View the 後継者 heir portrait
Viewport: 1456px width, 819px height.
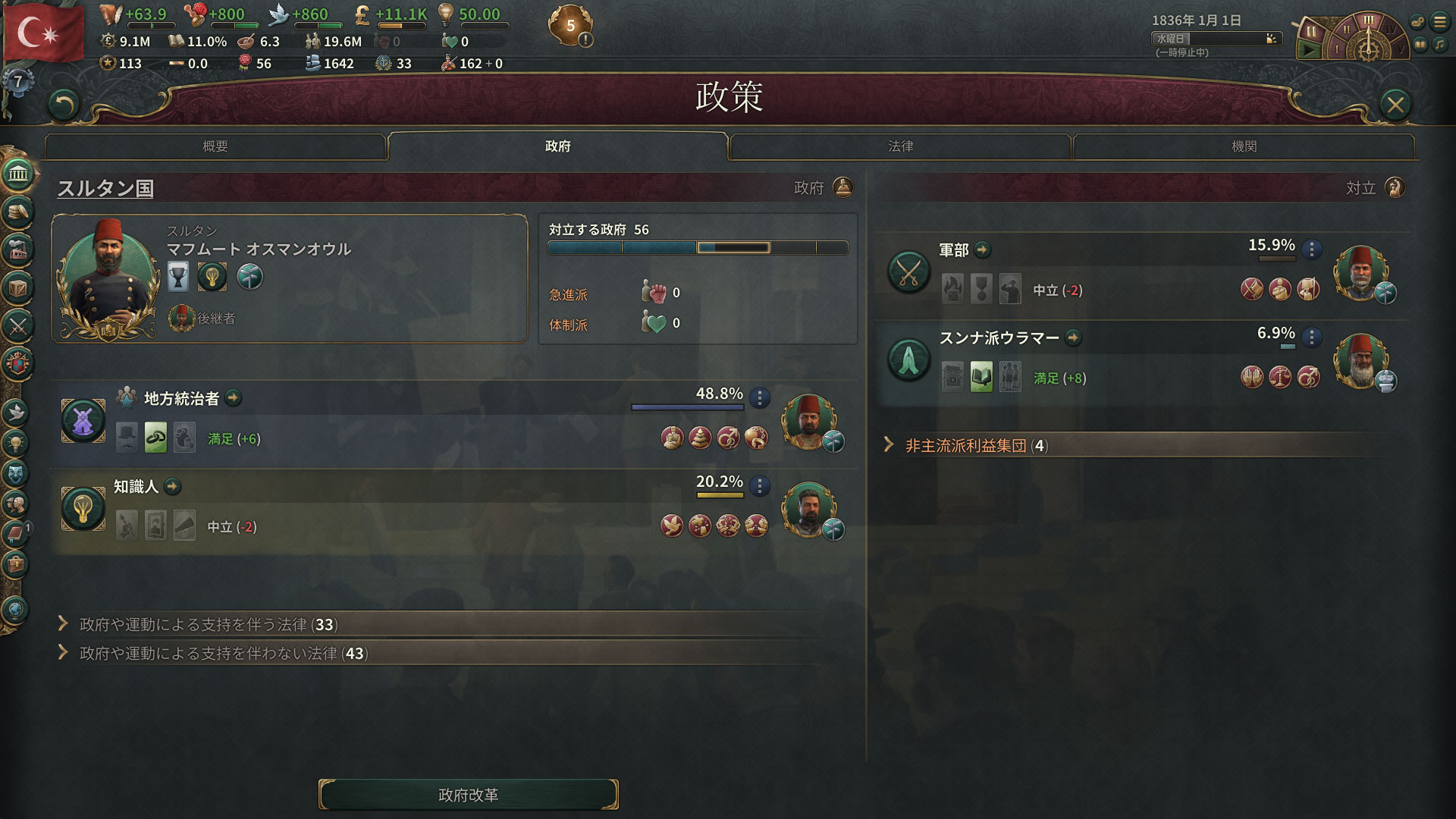182,318
